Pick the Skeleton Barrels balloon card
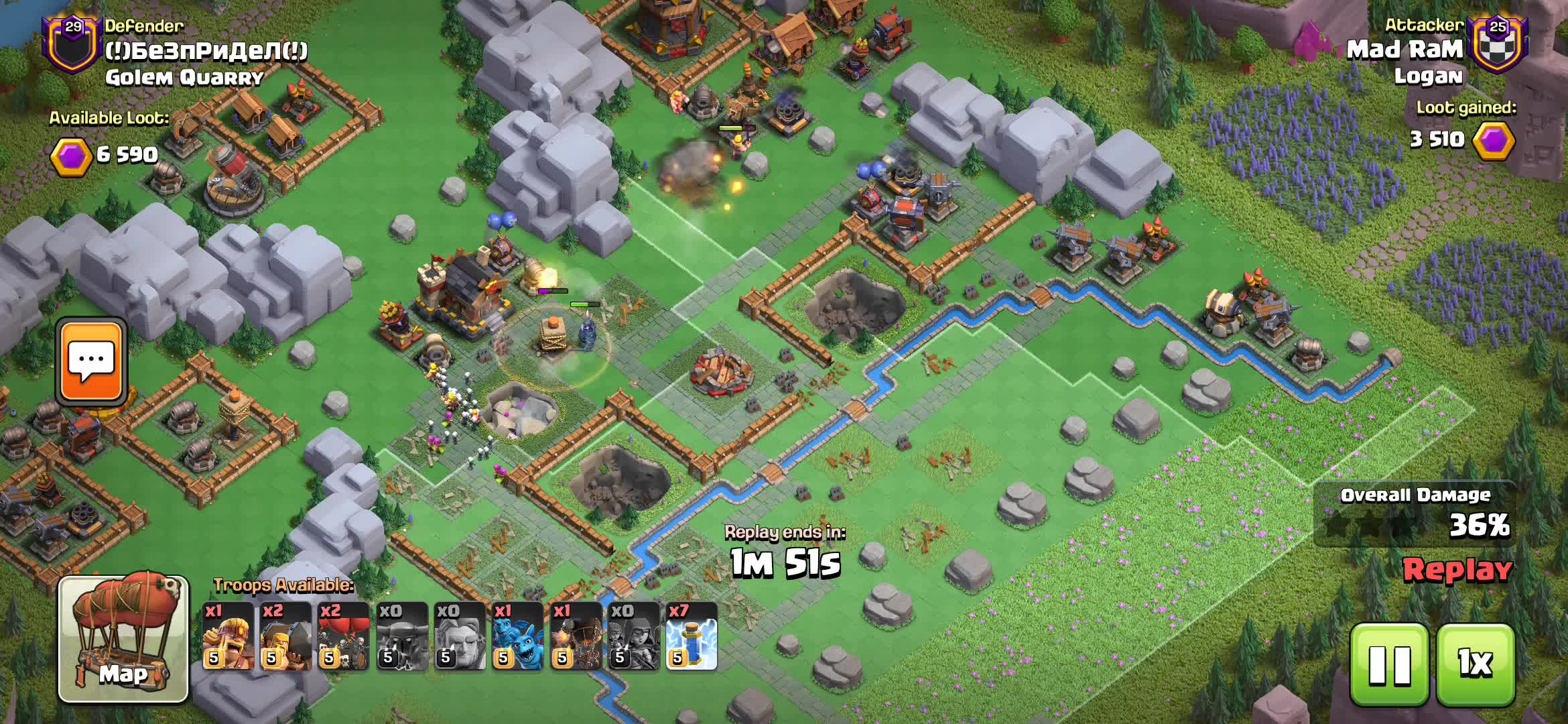Viewport: 1568px width, 724px height. (344, 636)
